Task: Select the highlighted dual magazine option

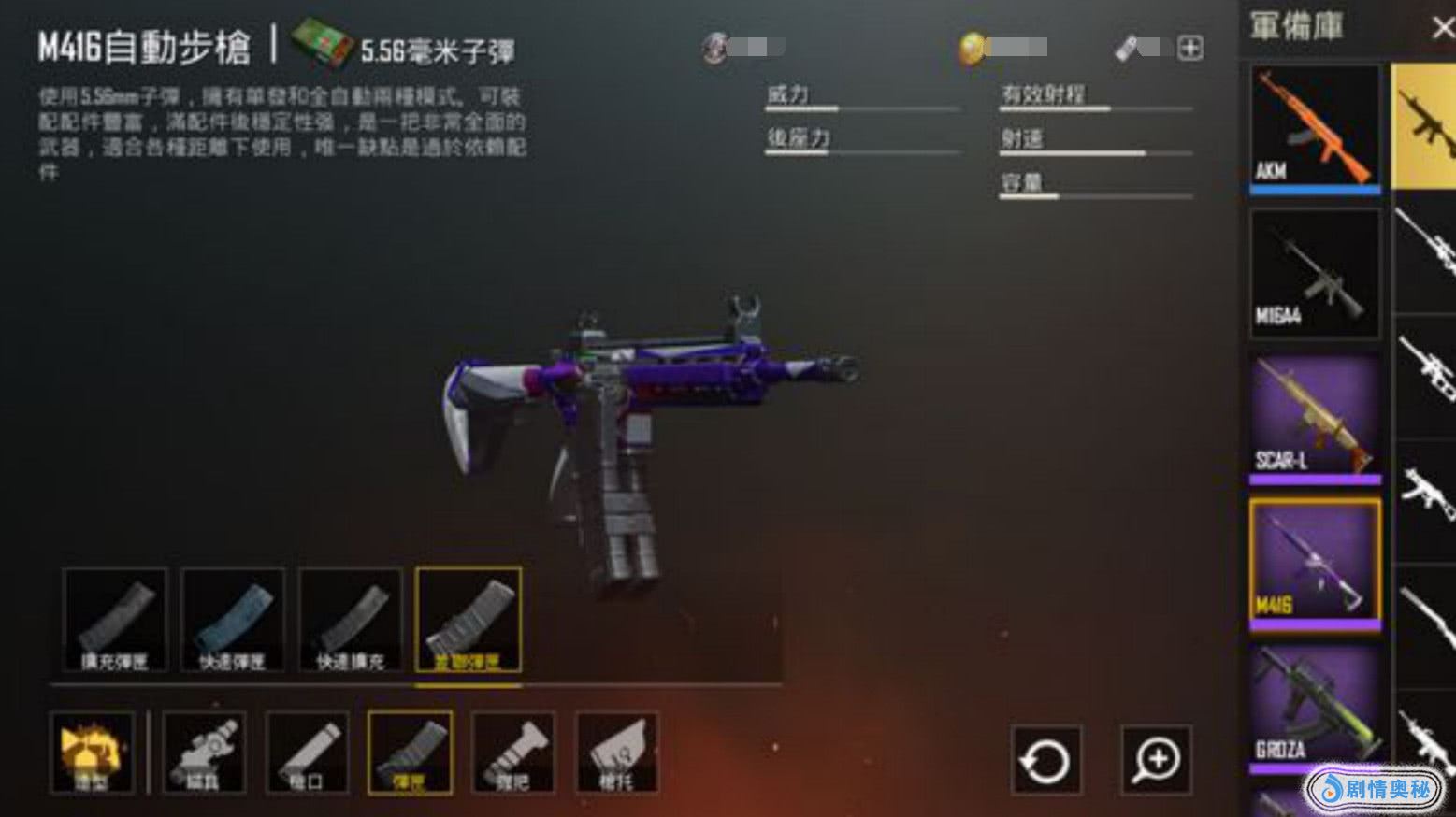Action: coord(468,619)
